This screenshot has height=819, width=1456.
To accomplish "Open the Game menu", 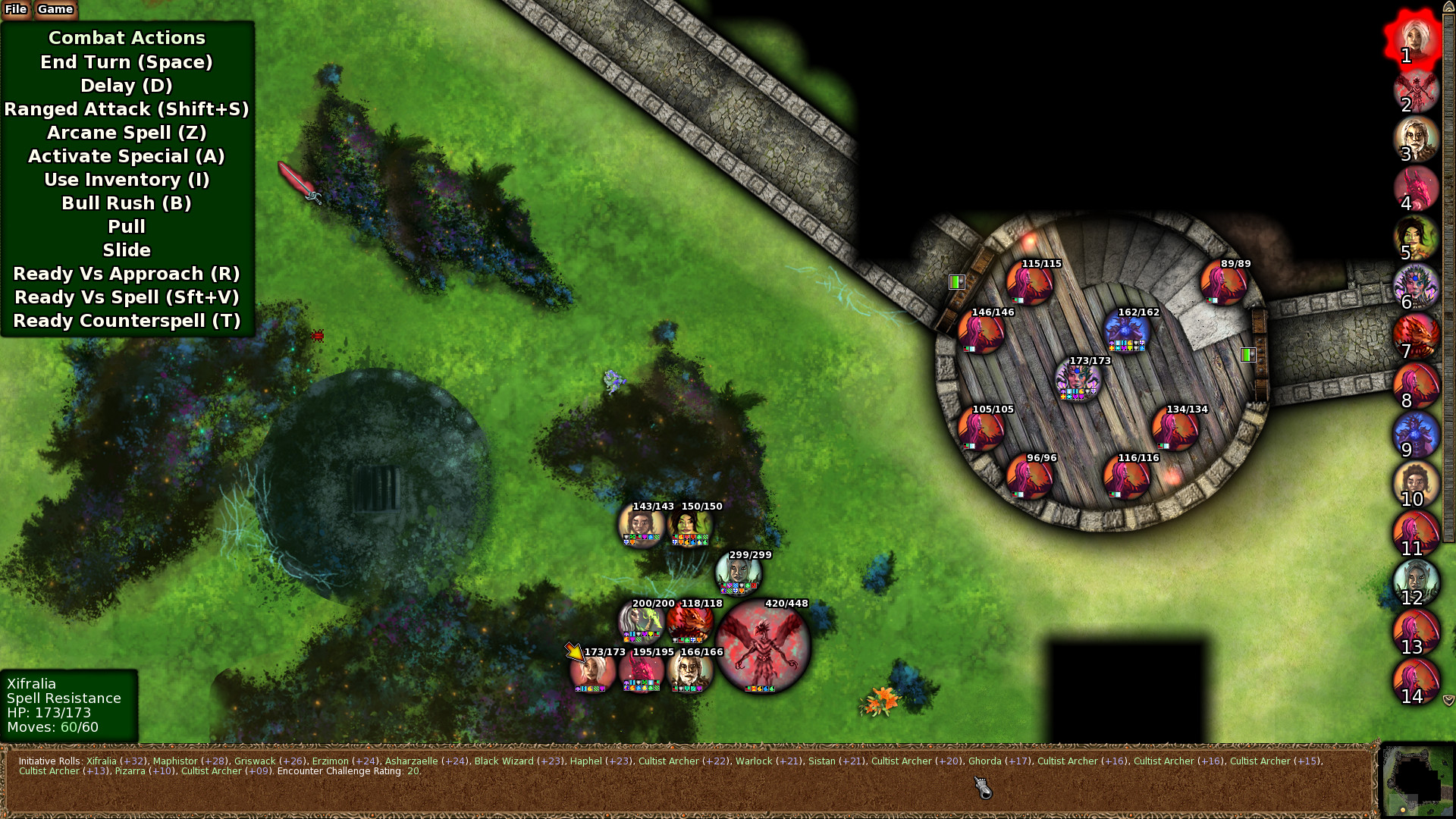I will click(55, 9).
